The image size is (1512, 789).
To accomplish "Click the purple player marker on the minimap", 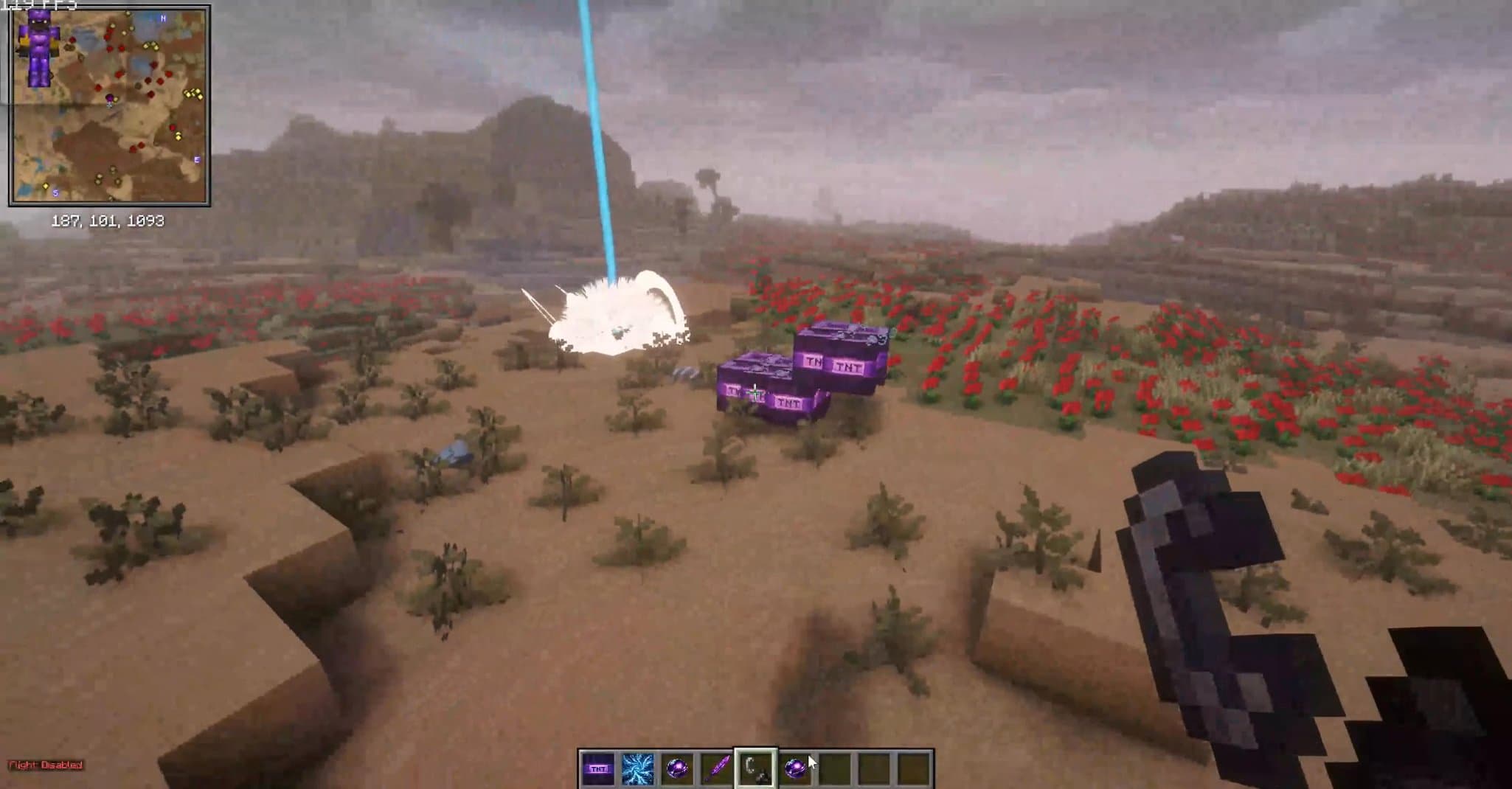I will (x=111, y=99).
